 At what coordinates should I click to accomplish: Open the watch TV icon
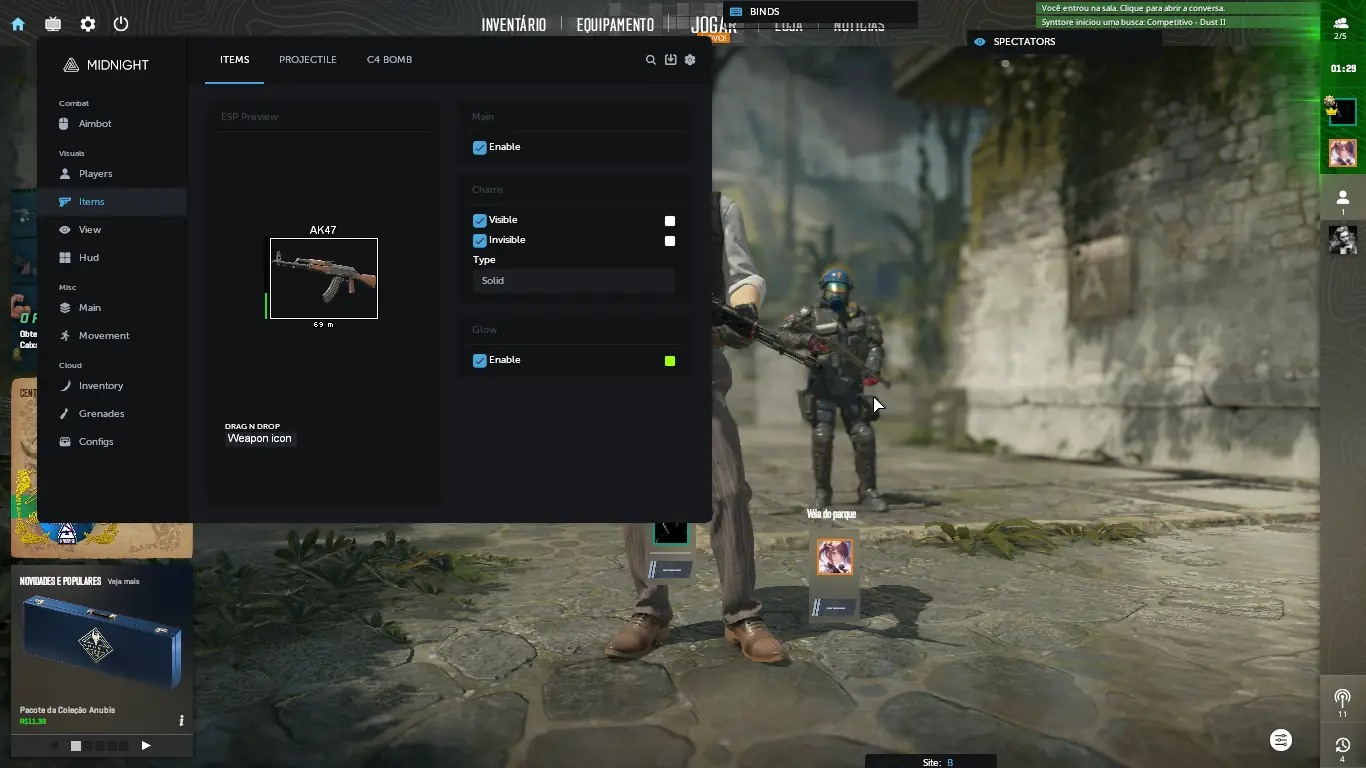coord(53,24)
